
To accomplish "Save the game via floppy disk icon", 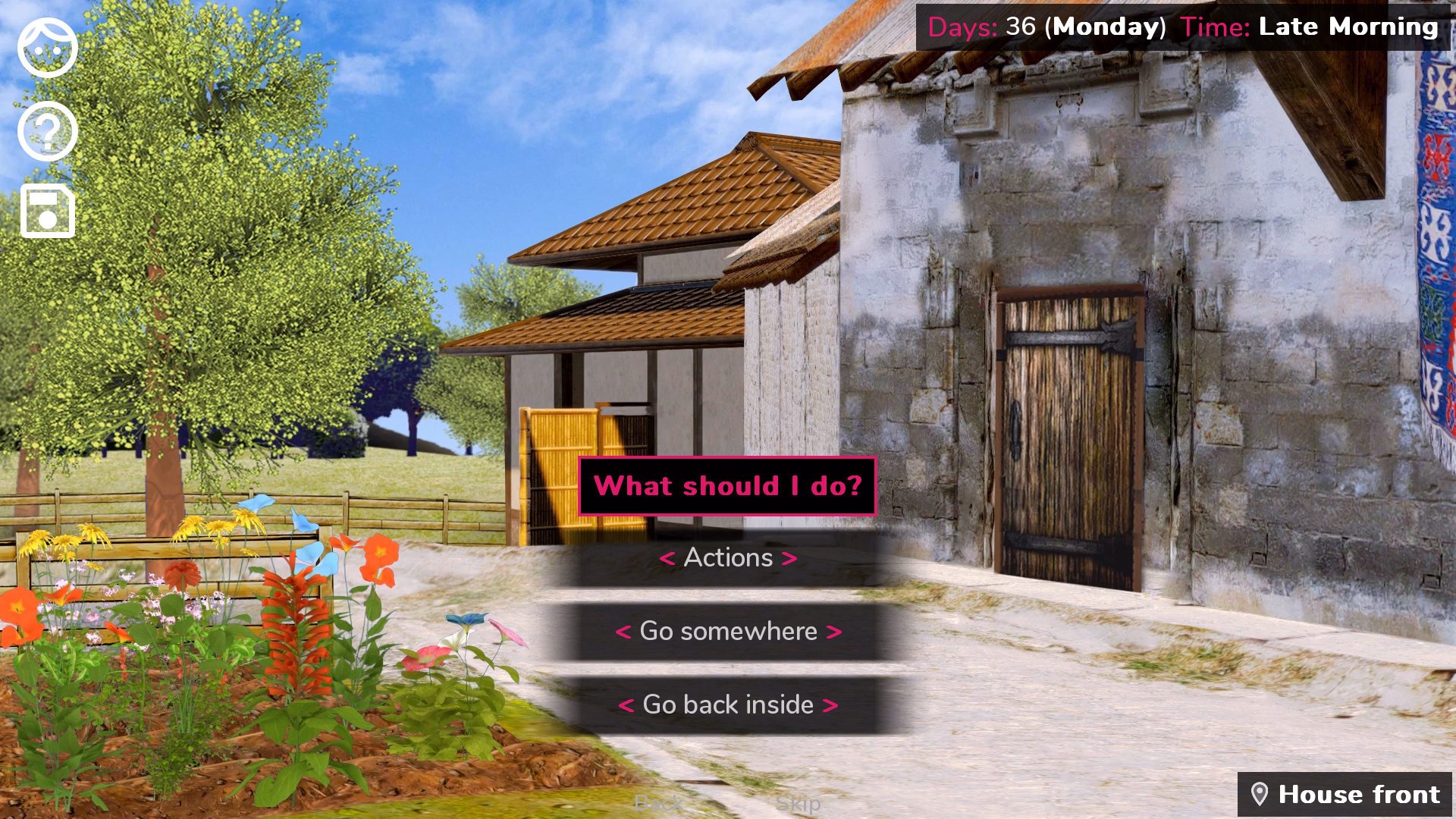I will (x=46, y=211).
